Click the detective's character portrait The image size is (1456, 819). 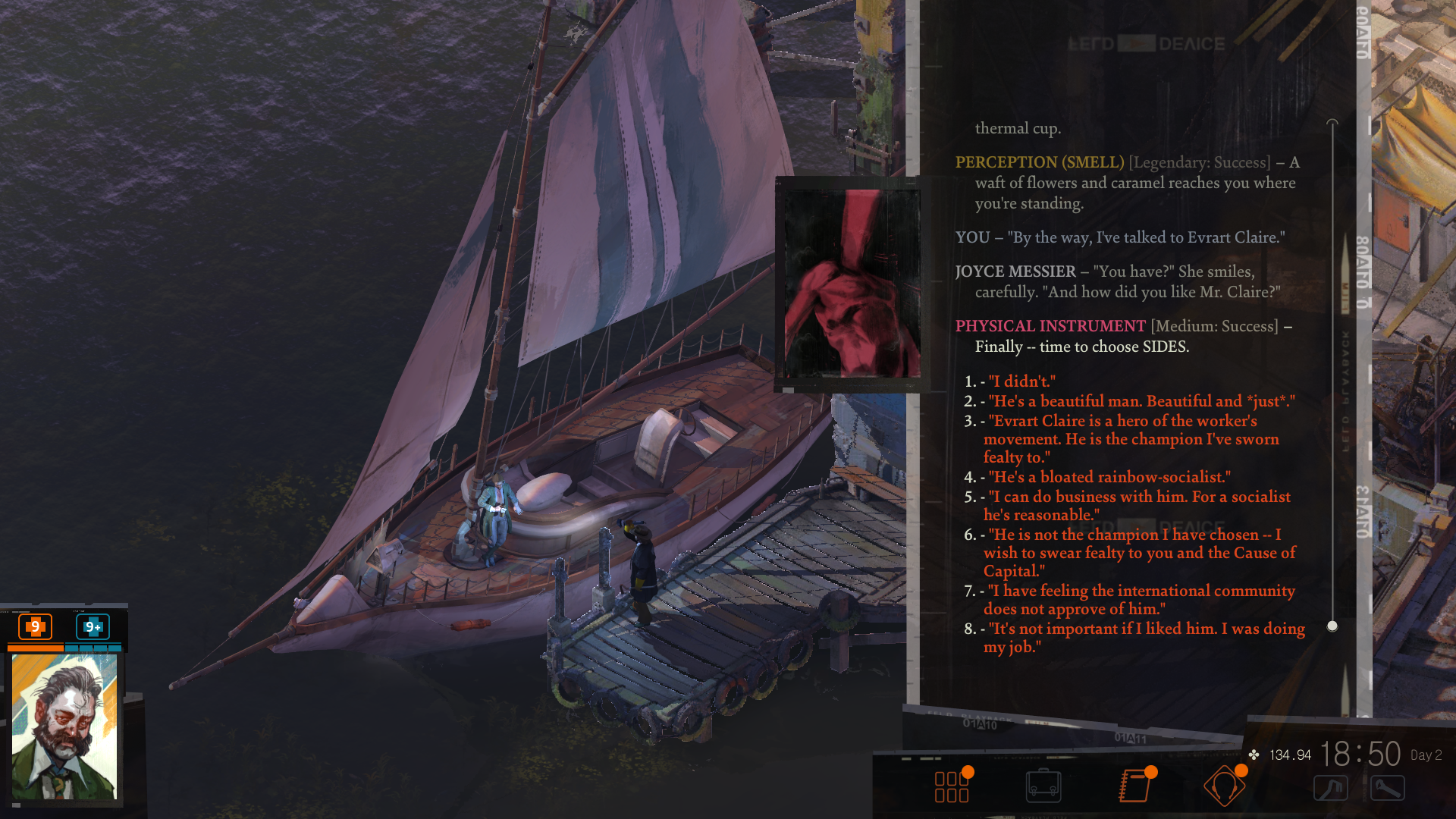pos(64,726)
